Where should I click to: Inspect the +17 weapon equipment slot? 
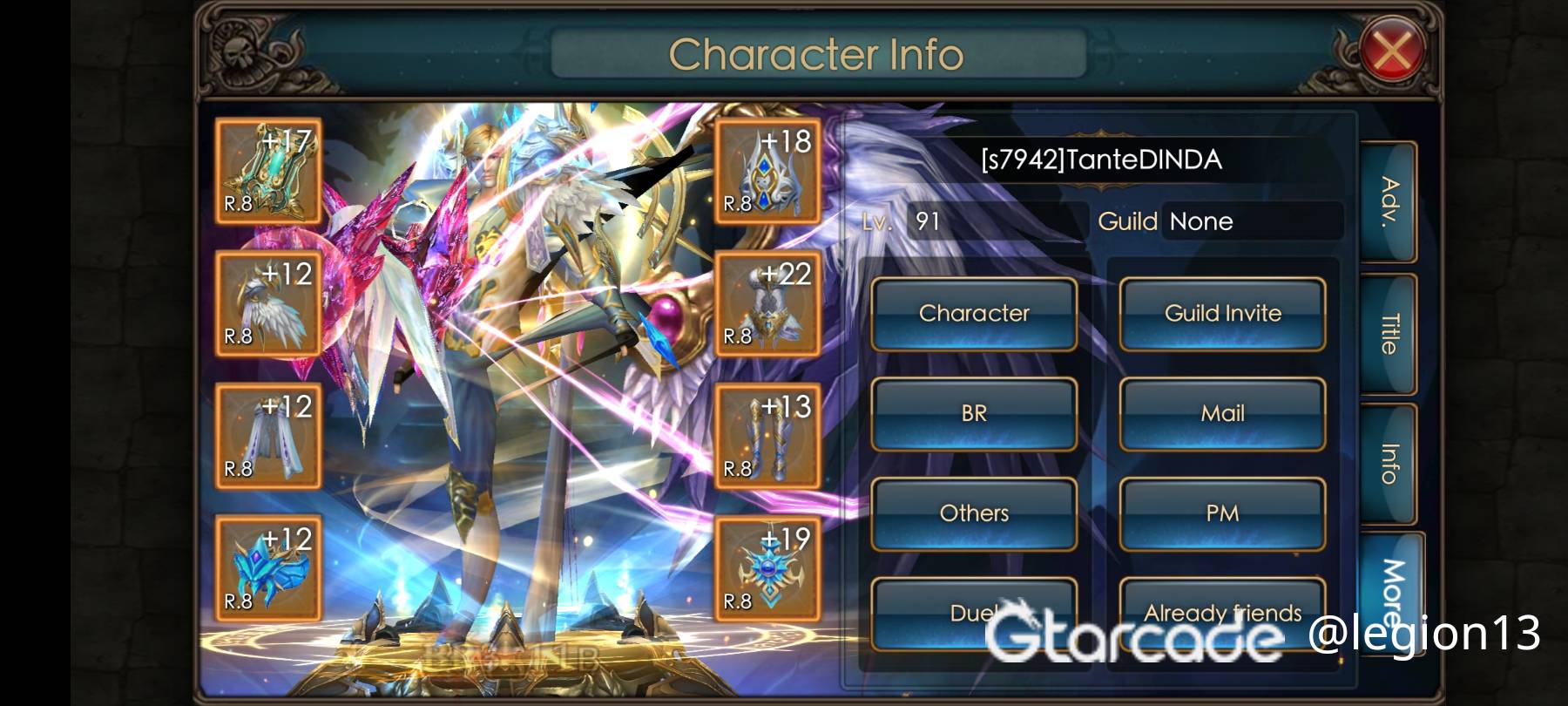click(268, 172)
